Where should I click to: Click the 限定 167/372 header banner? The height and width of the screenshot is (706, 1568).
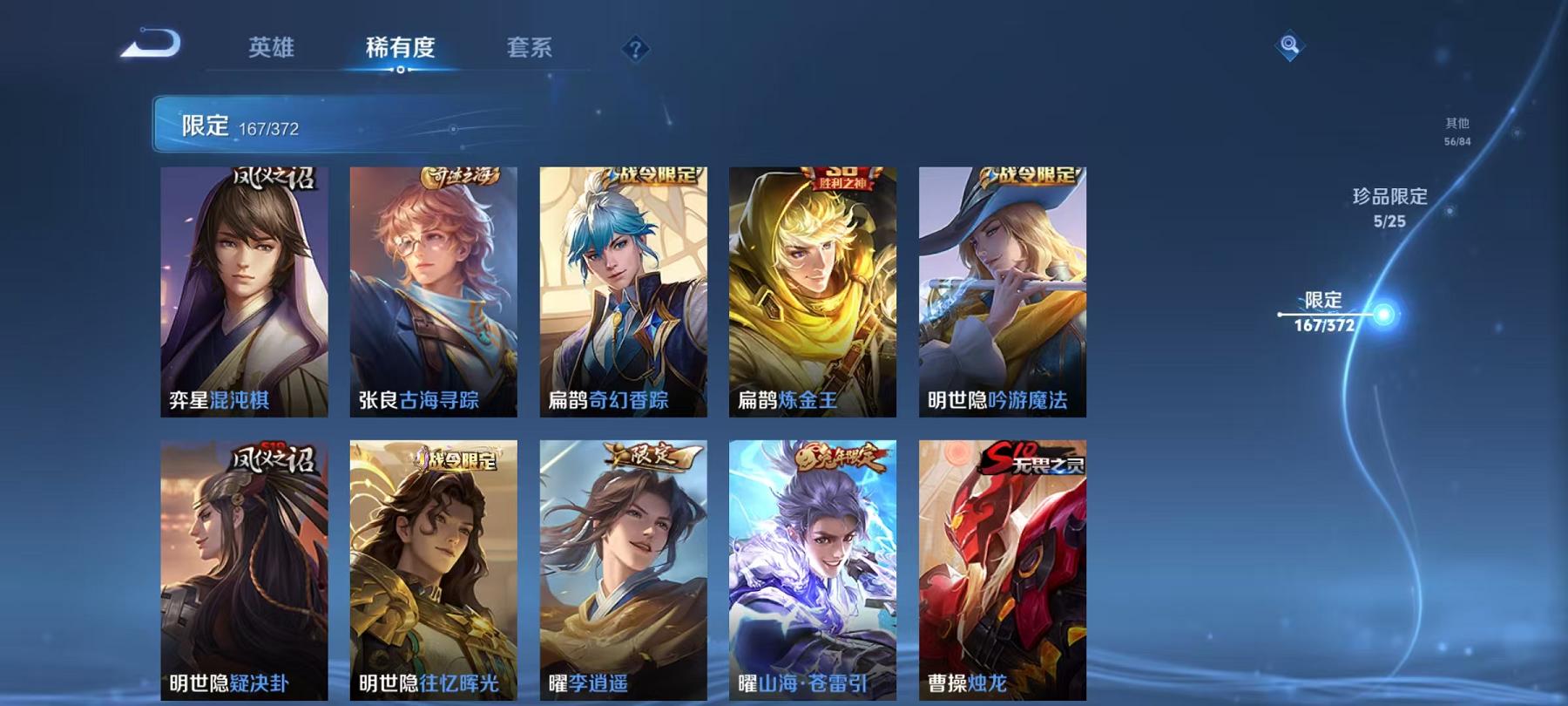point(348,126)
